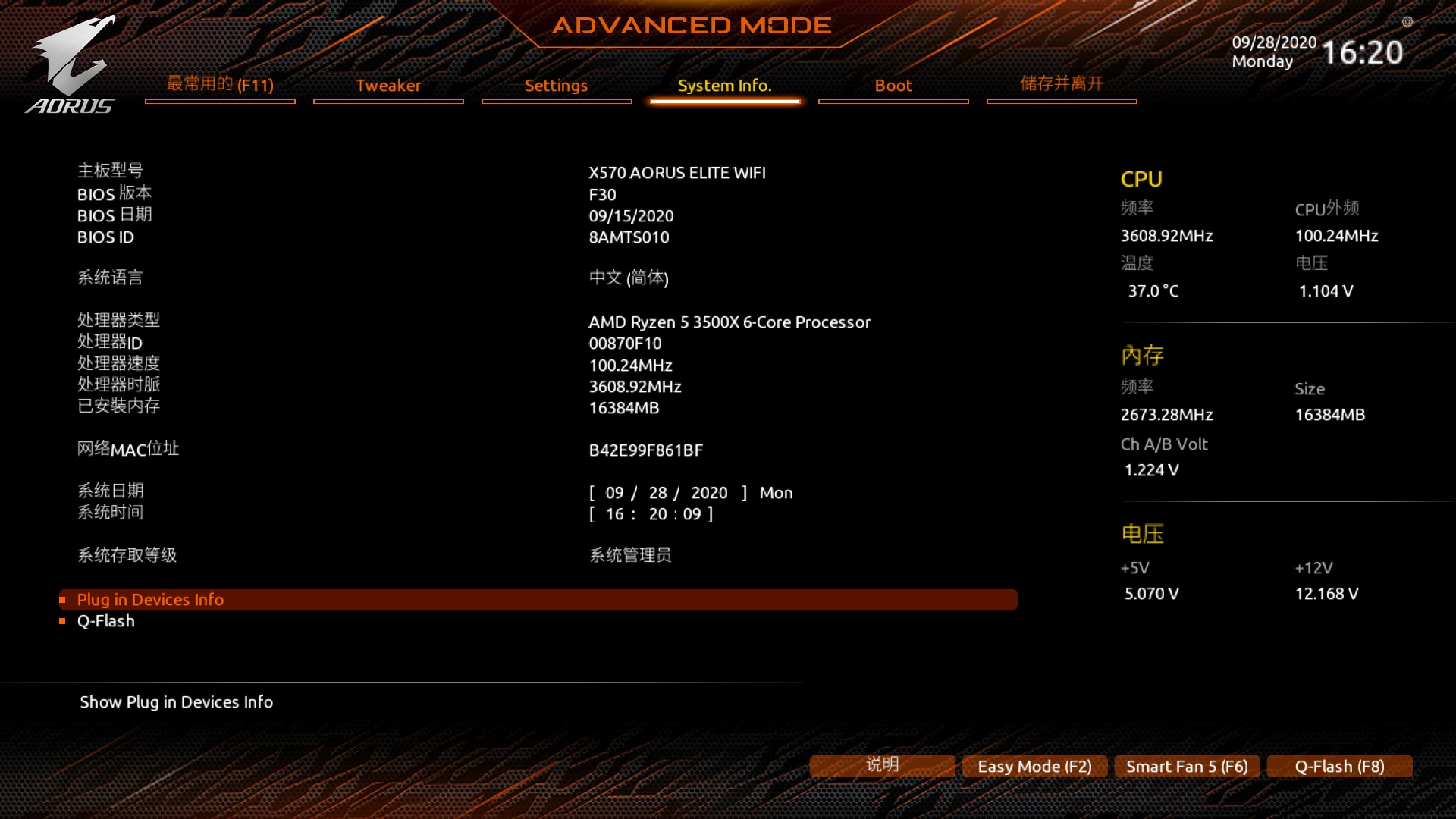Select the Plug in Devices Info entry

[x=150, y=599]
